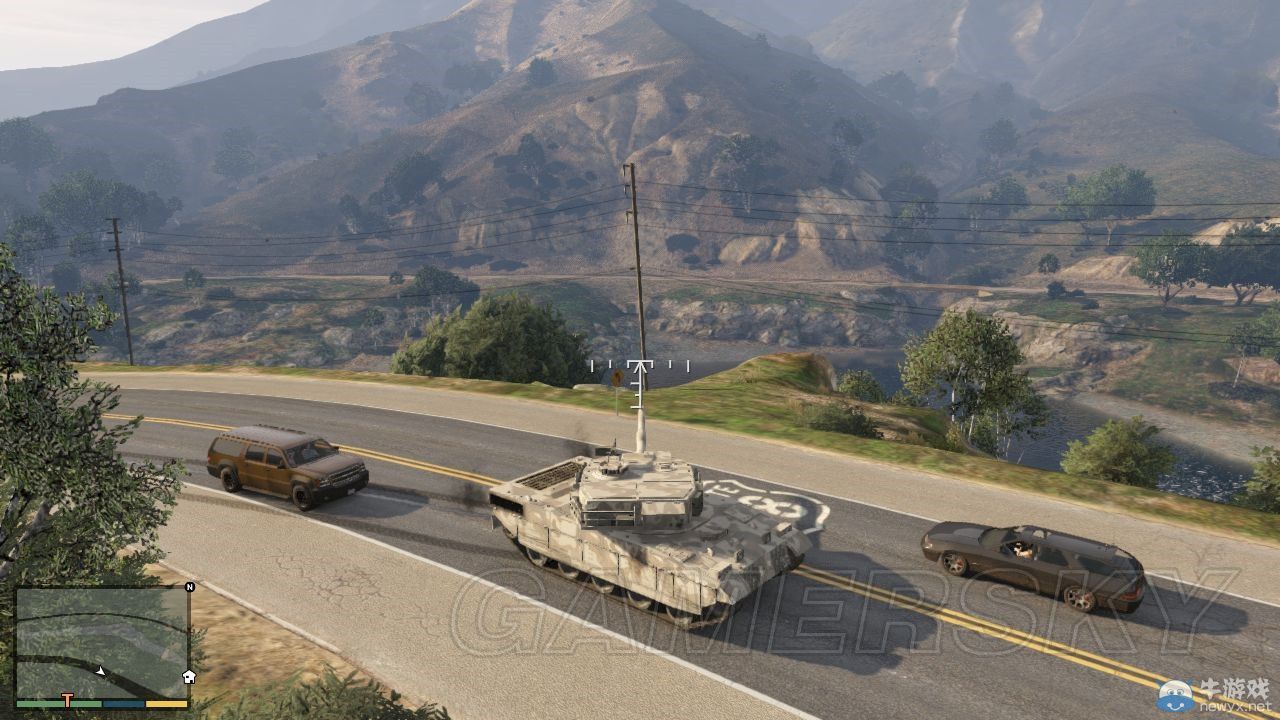Viewport: 1280px width, 720px height.
Task: Click the yellow special ability bar under the minimap
Action: click(167, 703)
